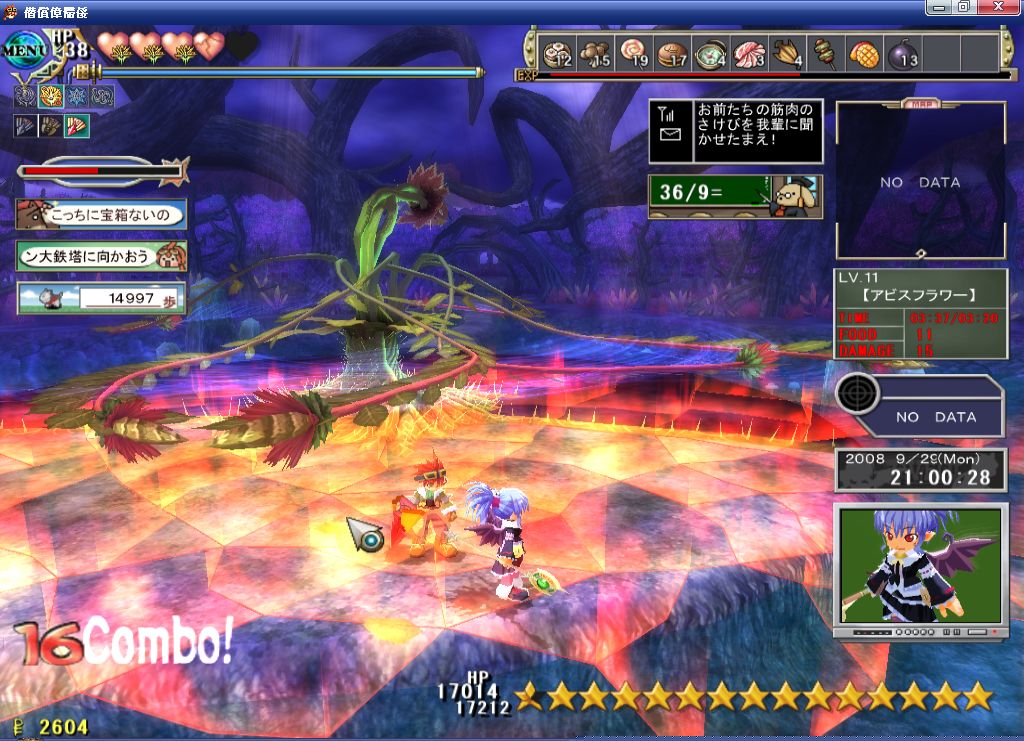Use the sushi platter food item
The width and height of the screenshot is (1024, 741).
pyautogui.click(x=555, y=52)
